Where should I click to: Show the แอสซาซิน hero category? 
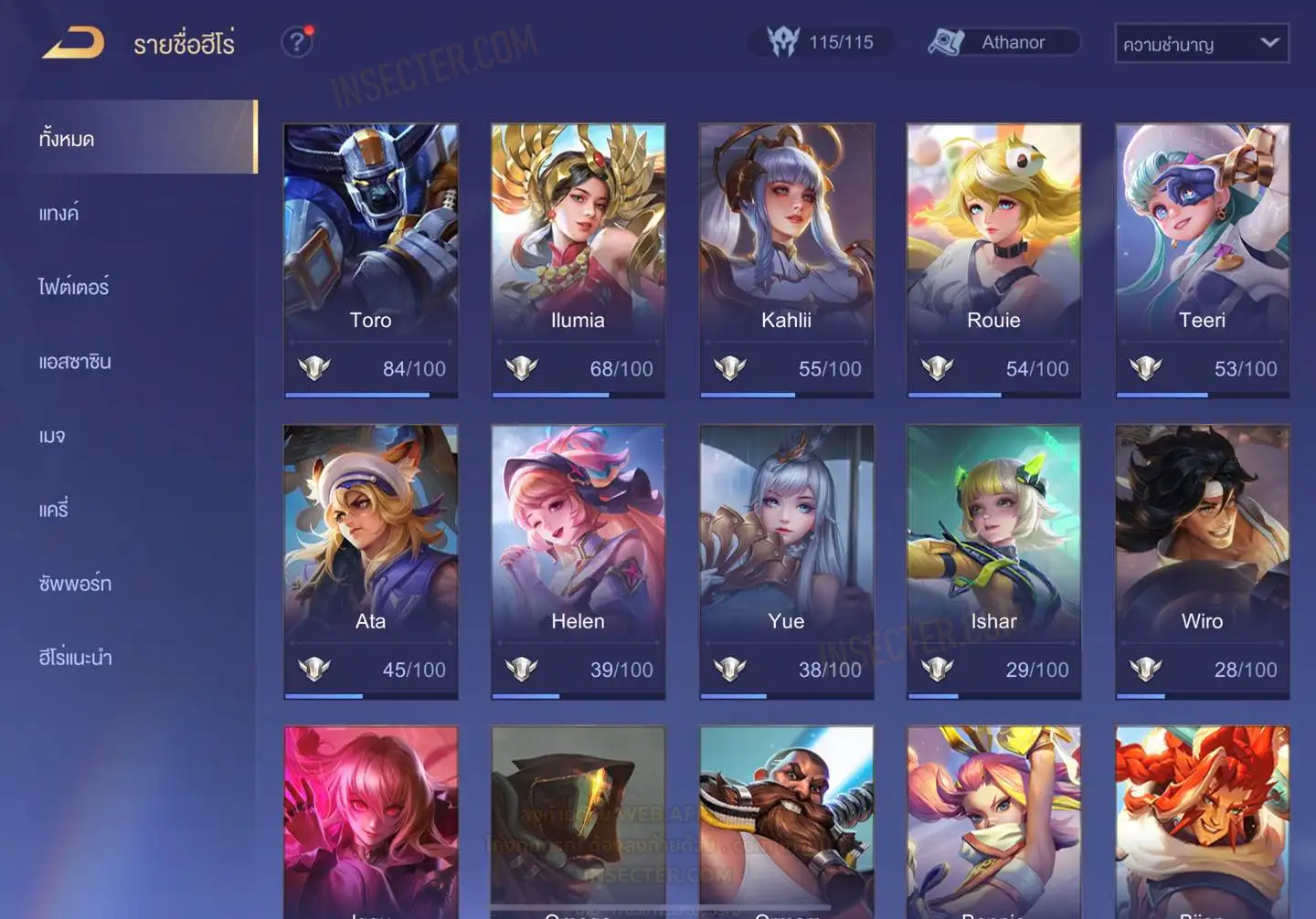[x=75, y=362]
